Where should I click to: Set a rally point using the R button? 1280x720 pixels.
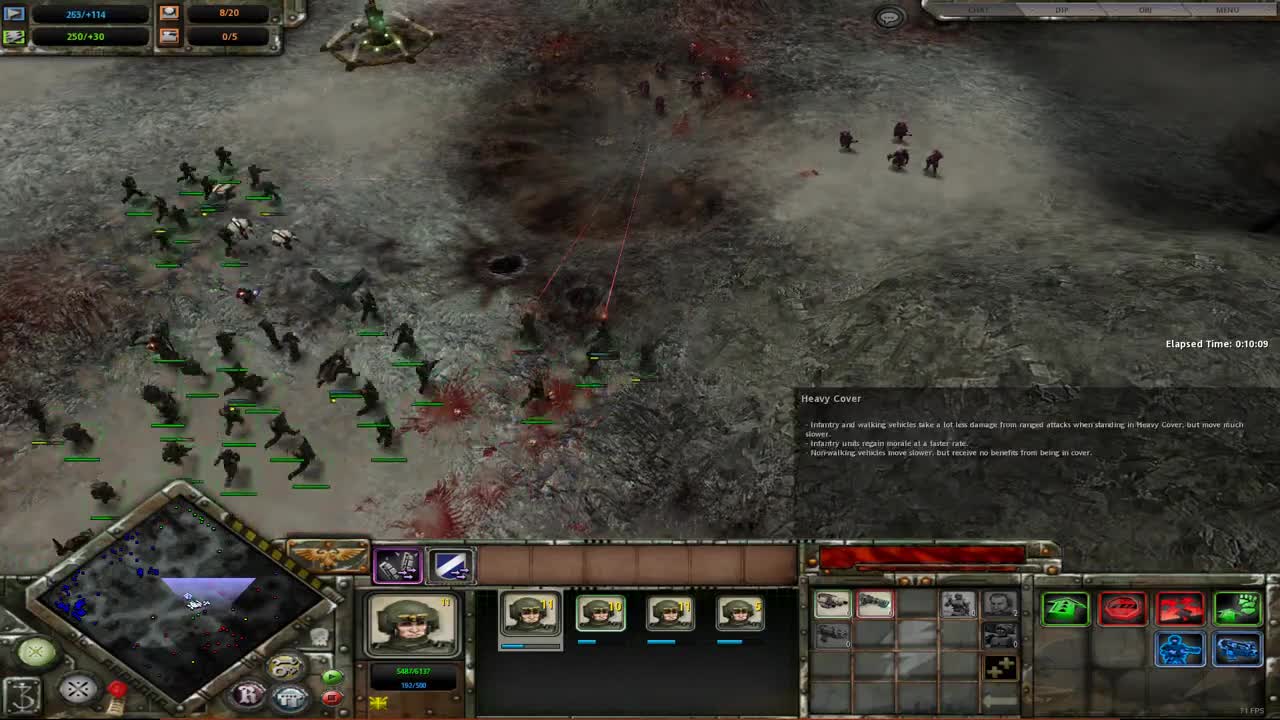coord(247,693)
